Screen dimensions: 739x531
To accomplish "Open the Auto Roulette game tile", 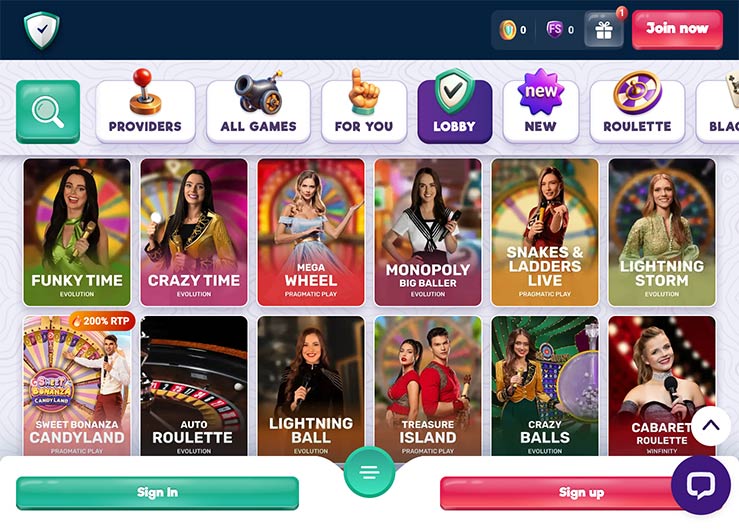I will pyautogui.click(x=194, y=385).
